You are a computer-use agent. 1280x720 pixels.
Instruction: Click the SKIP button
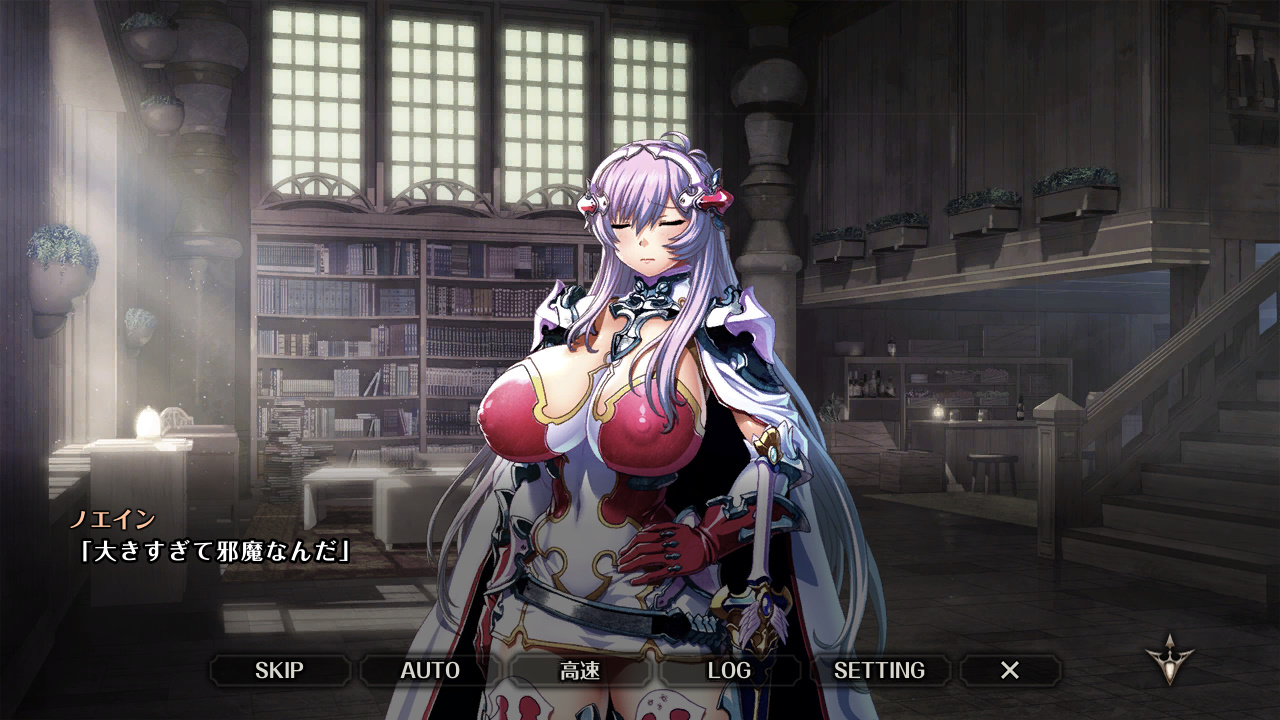pos(279,670)
